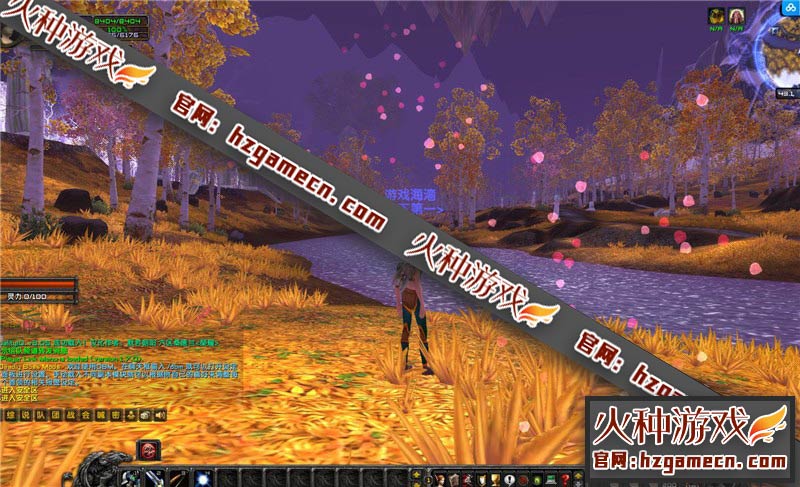
Task: Activate the red swirl ability above the hotbar
Action: pyautogui.click(x=148, y=450)
